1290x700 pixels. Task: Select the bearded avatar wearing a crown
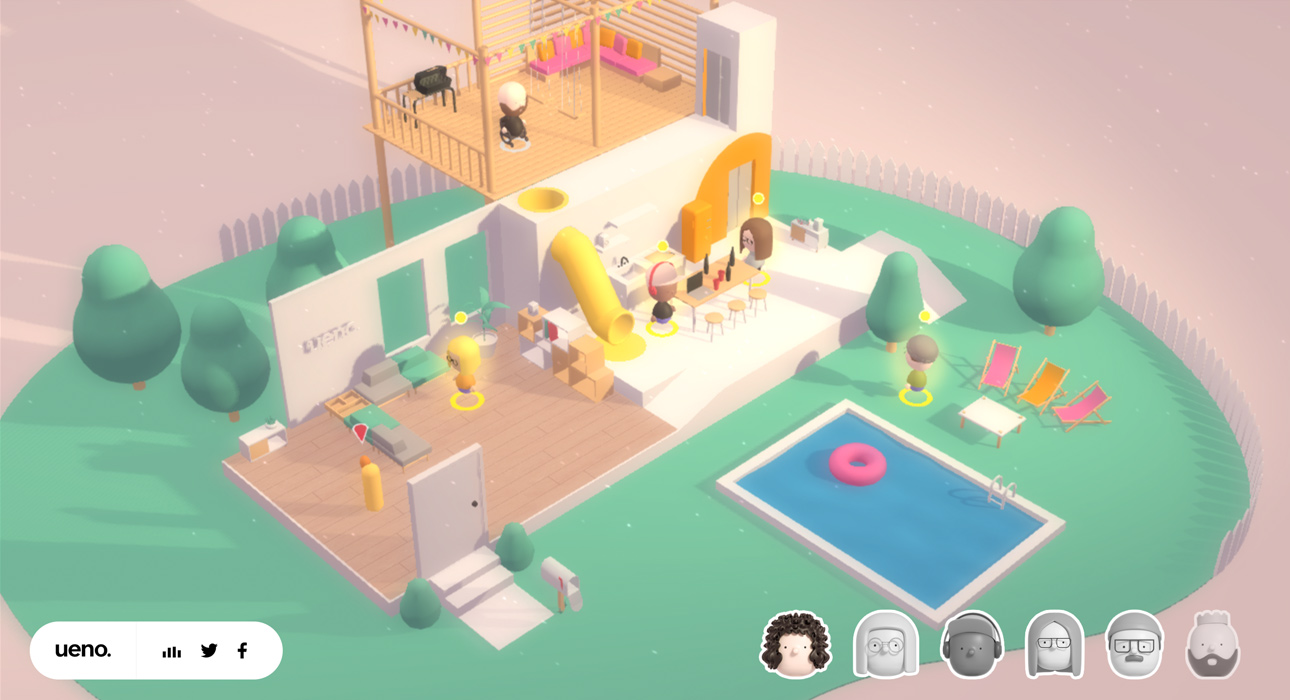pyautogui.click(x=1213, y=645)
